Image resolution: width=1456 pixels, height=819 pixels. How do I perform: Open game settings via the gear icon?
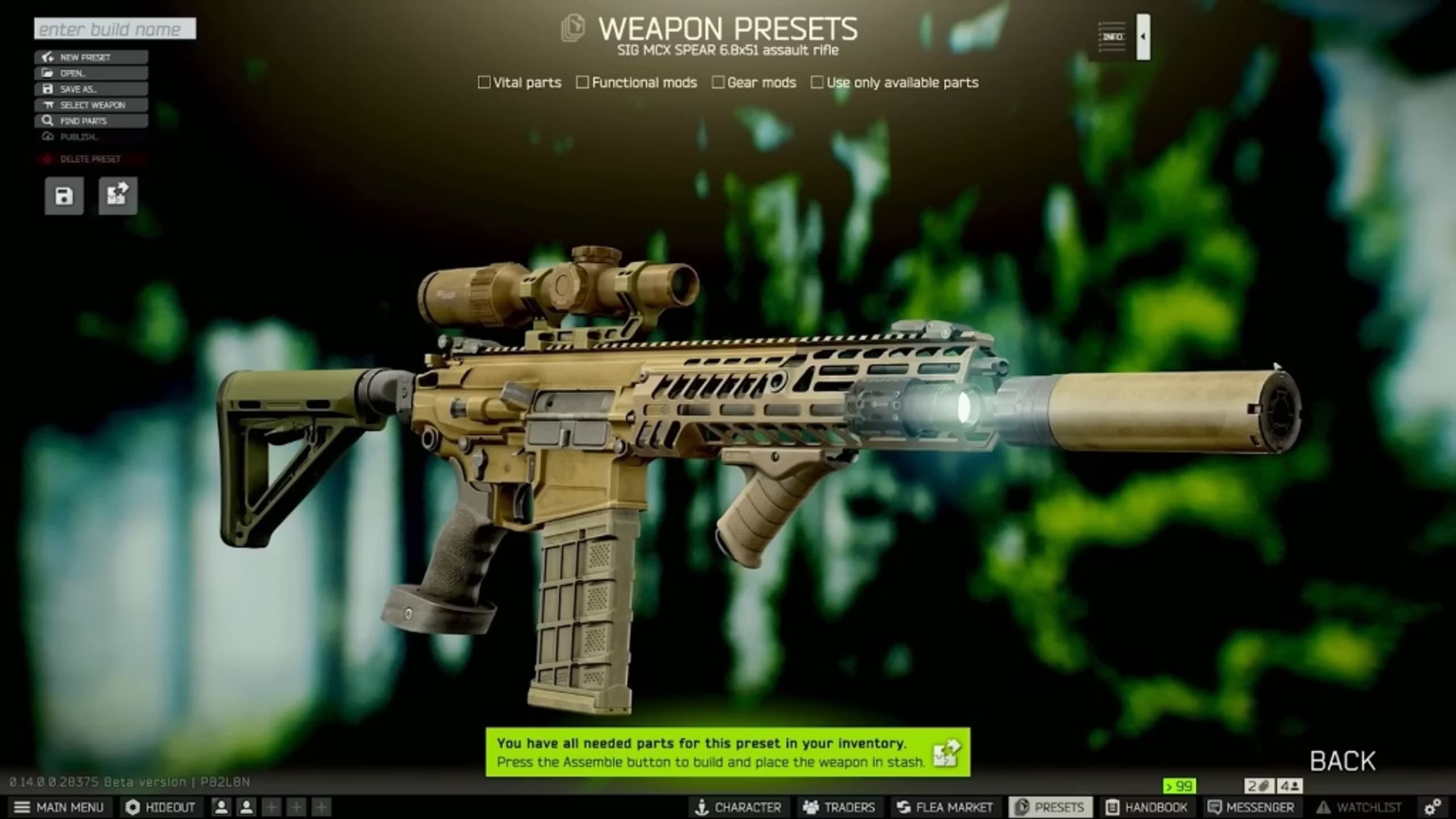pyautogui.click(x=1433, y=807)
